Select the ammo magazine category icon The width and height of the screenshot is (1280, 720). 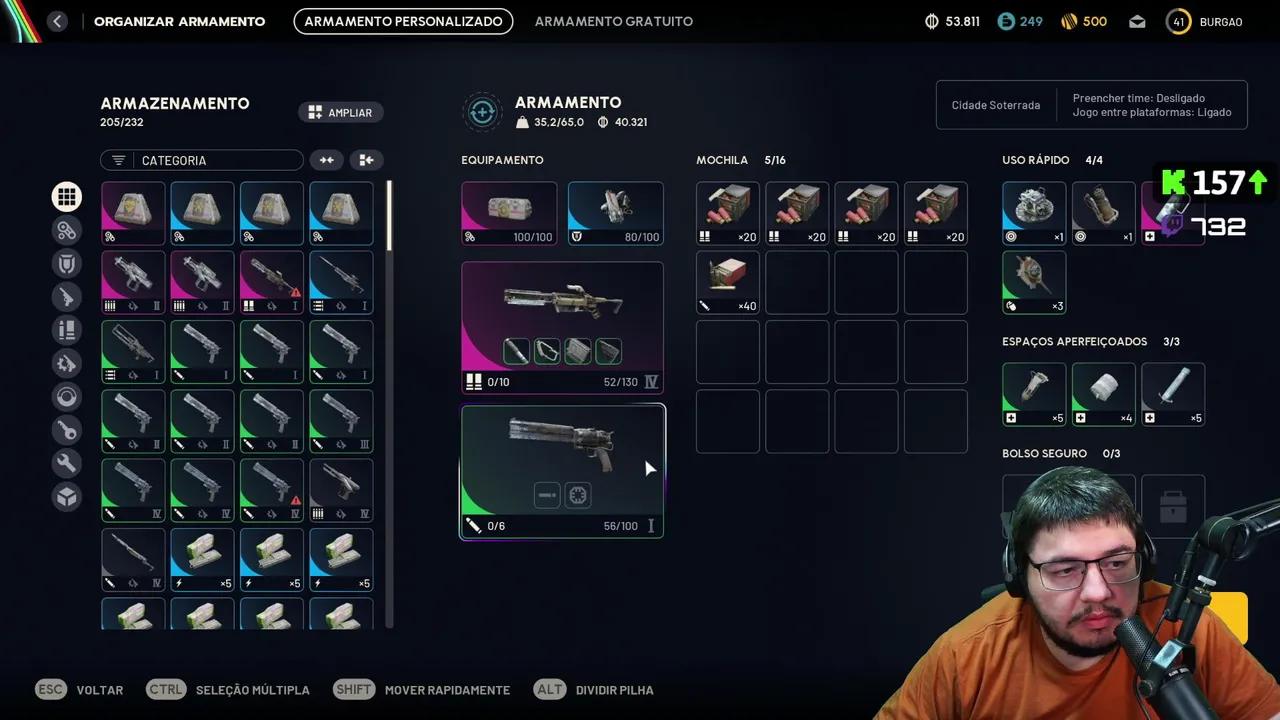tap(67, 330)
